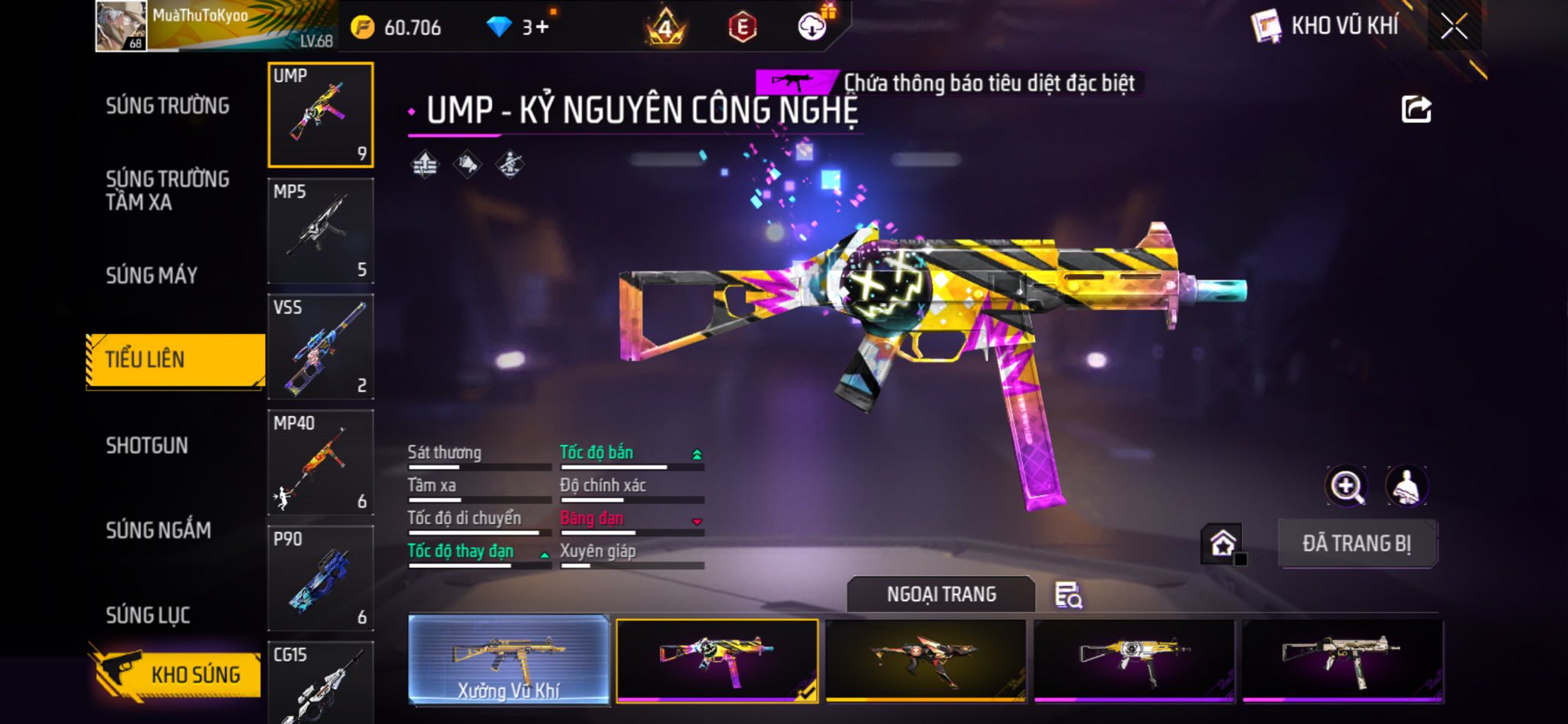Viewport: 1568px width, 724px height.
Task: Click the Đã Trang Bị button
Action: coord(1357,543)
